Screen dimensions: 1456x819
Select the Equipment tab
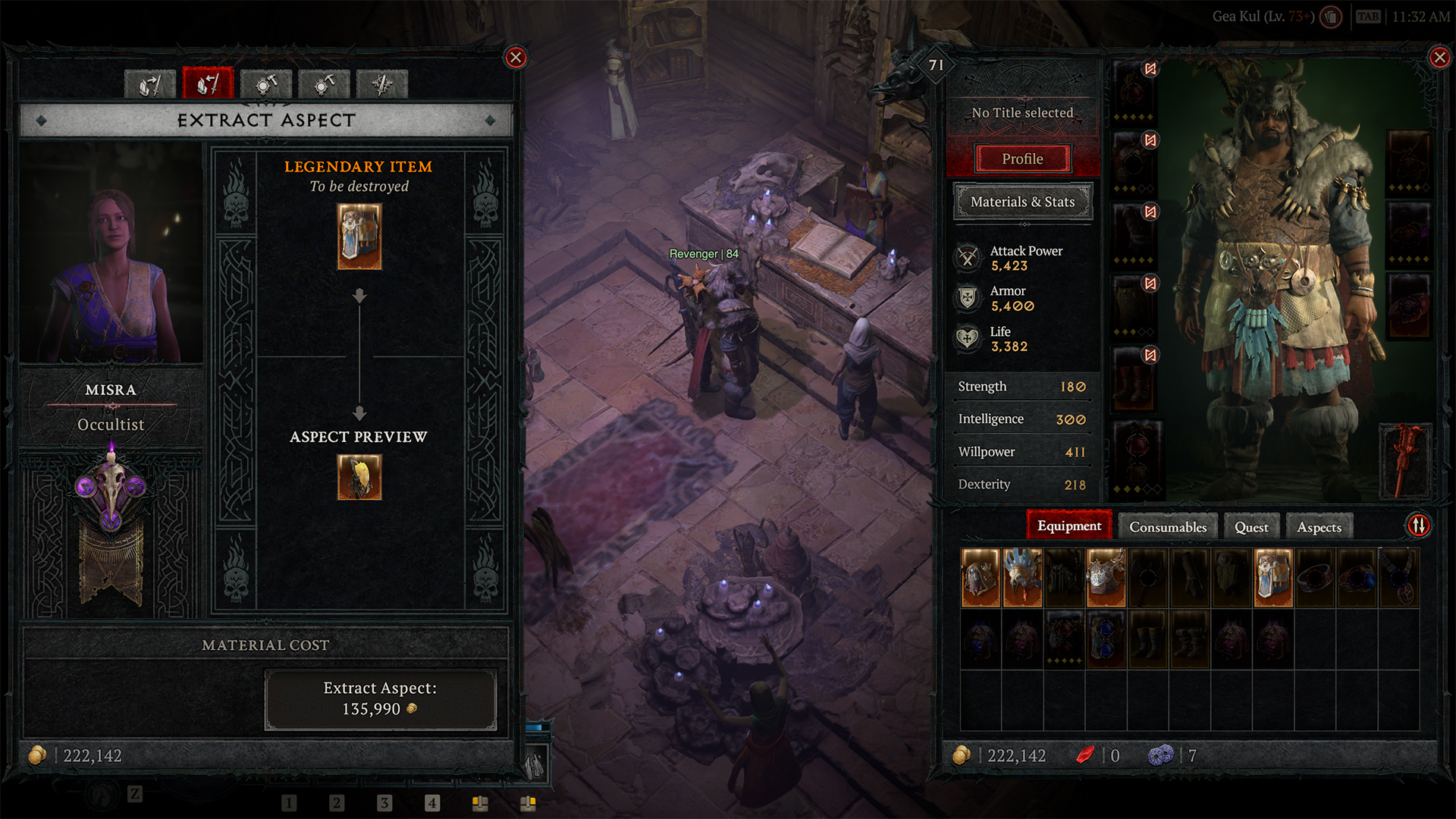tap(1068, 526)
